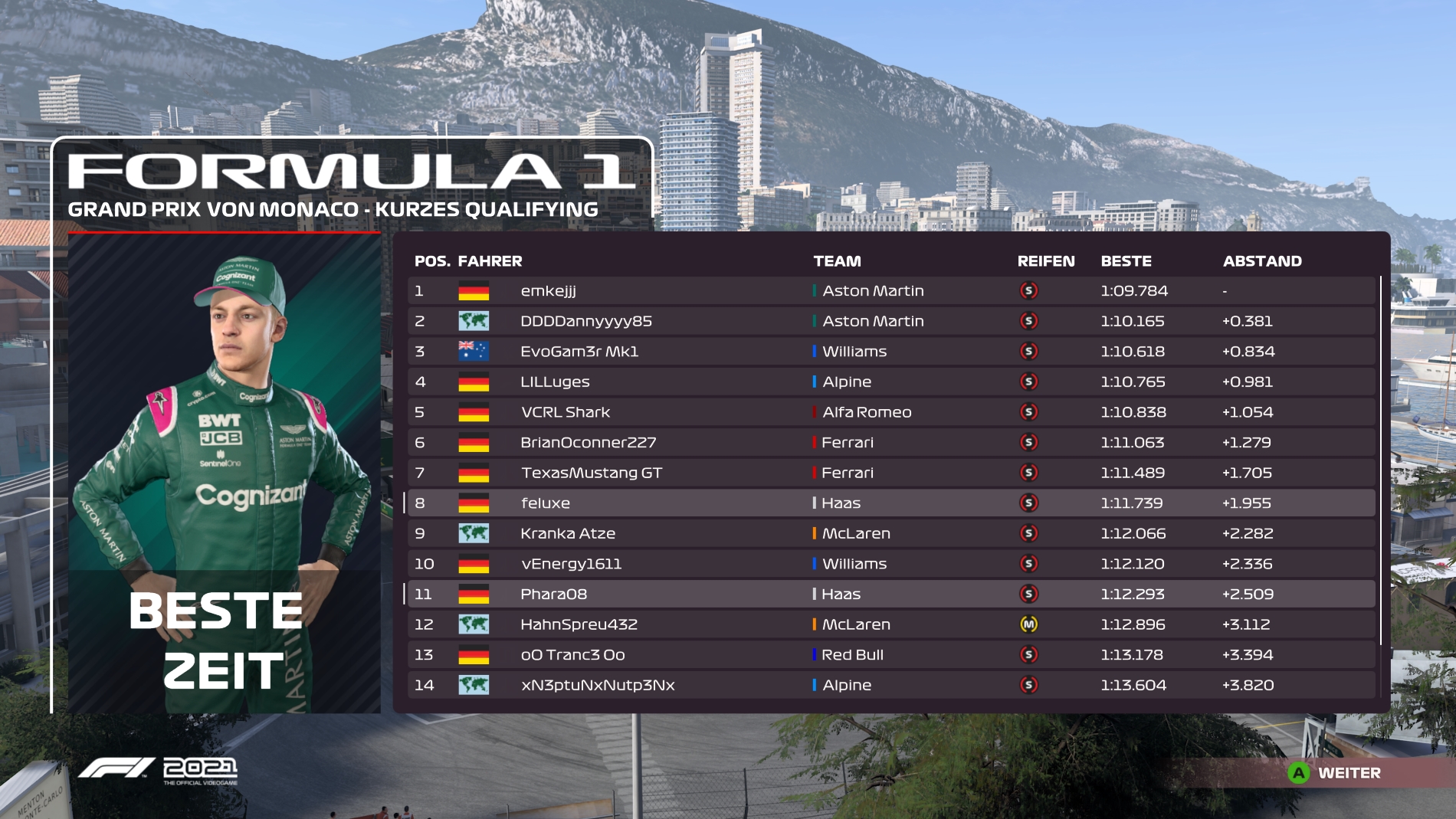Viewport: 1456px width, 819px height.
Task: Select emkejjj's row in the results
Action: click(x=889, y=291)
